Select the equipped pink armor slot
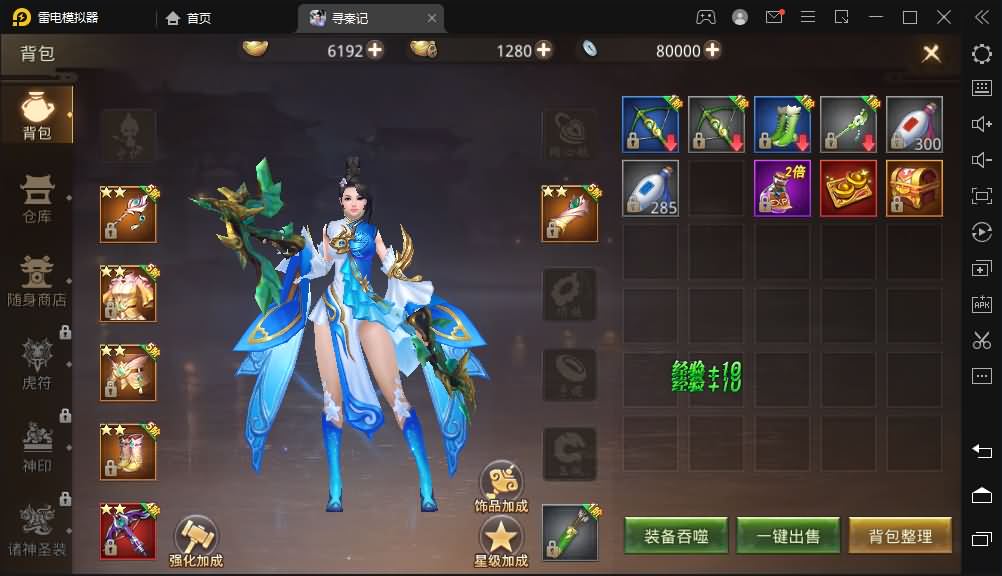 coord(128,293)
